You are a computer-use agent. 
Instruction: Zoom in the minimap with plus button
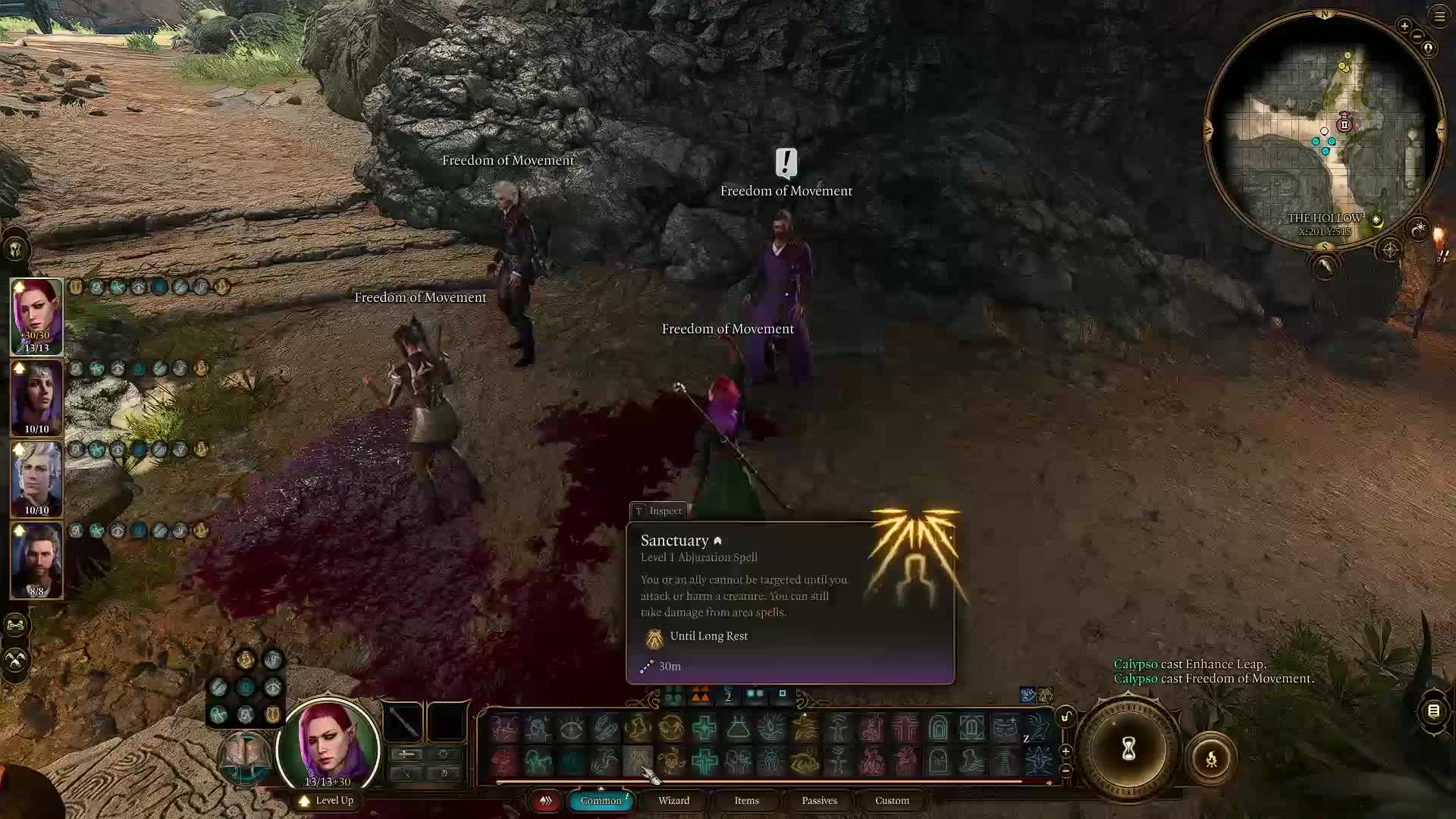coord(1404,27)
